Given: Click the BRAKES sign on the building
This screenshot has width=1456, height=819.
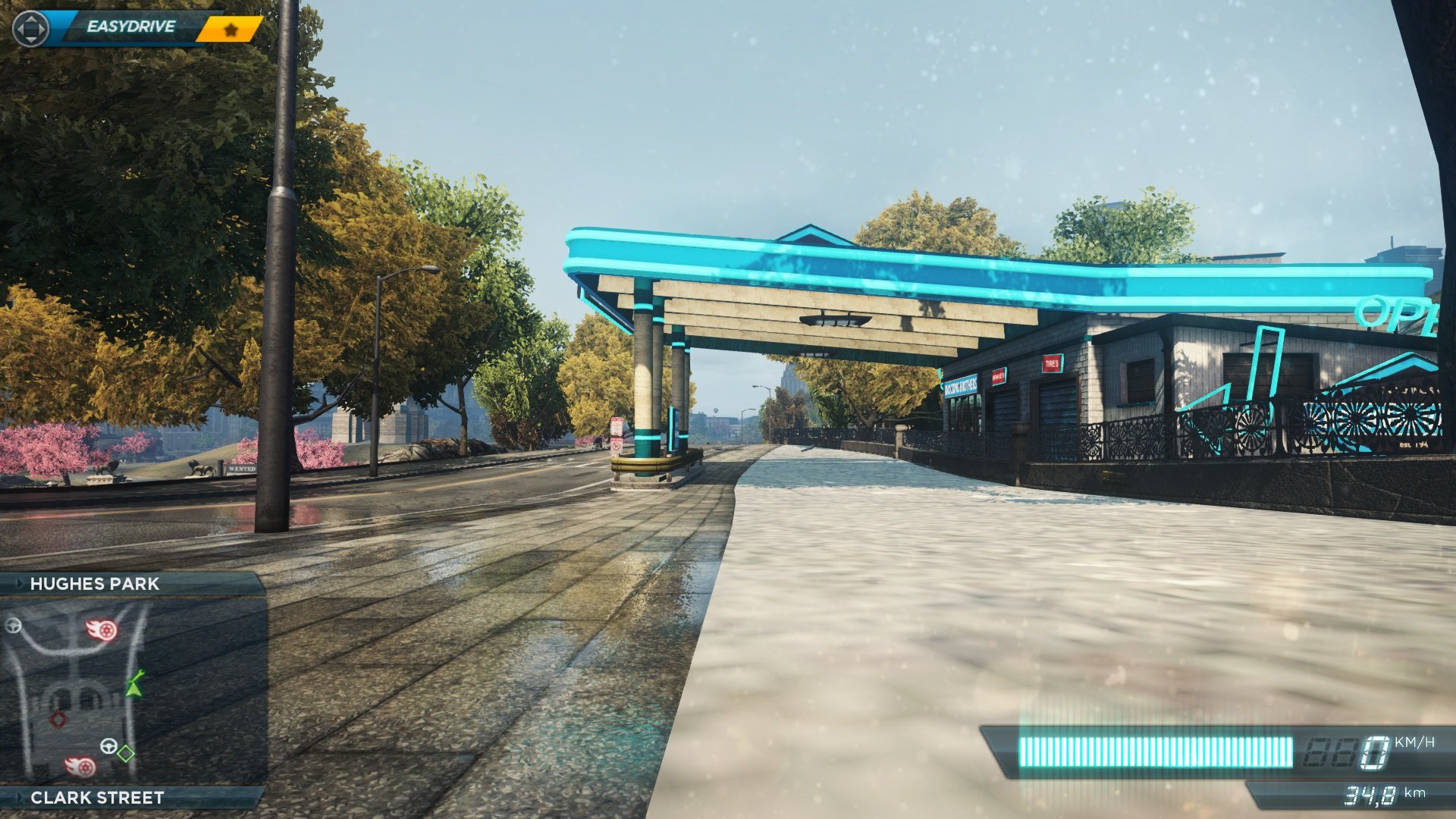Looking at the screenshot, I should 998,377.
